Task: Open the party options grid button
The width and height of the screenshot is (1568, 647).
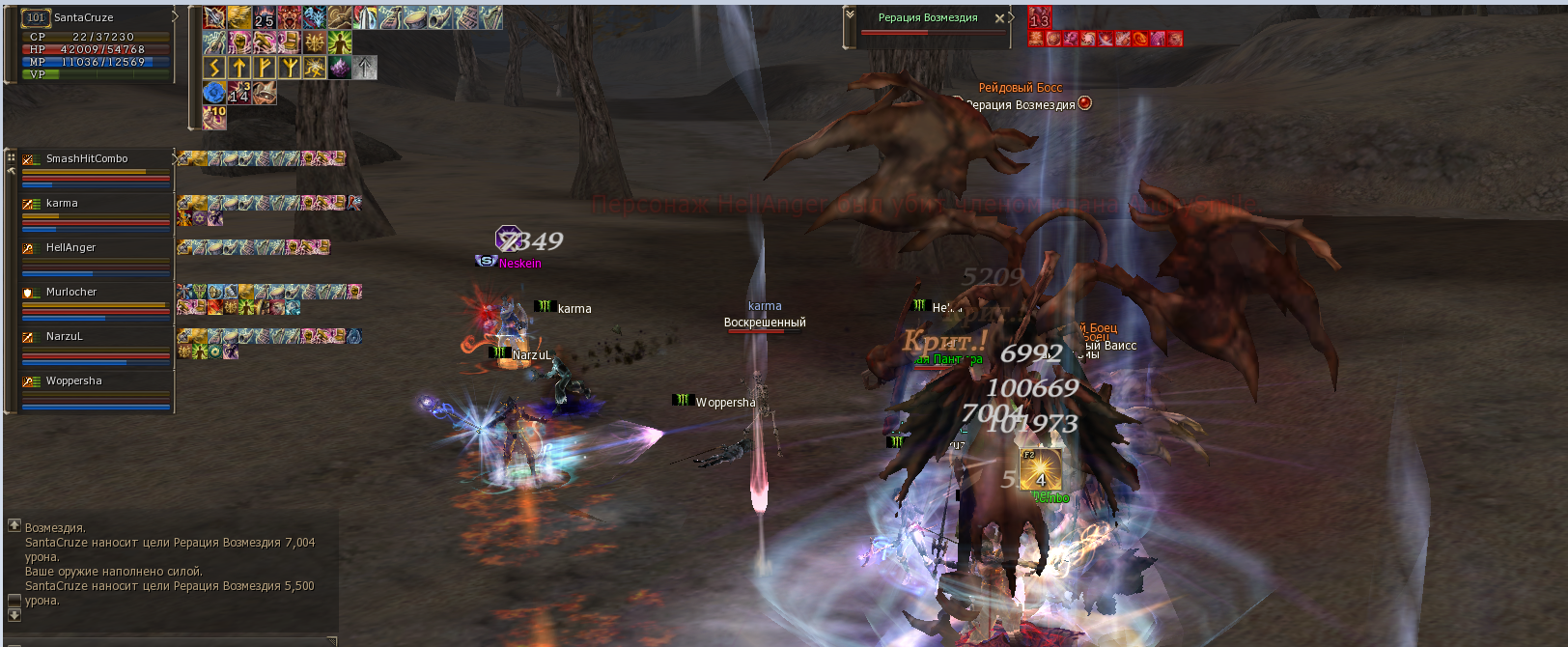Action: click(x=12, y=156)
